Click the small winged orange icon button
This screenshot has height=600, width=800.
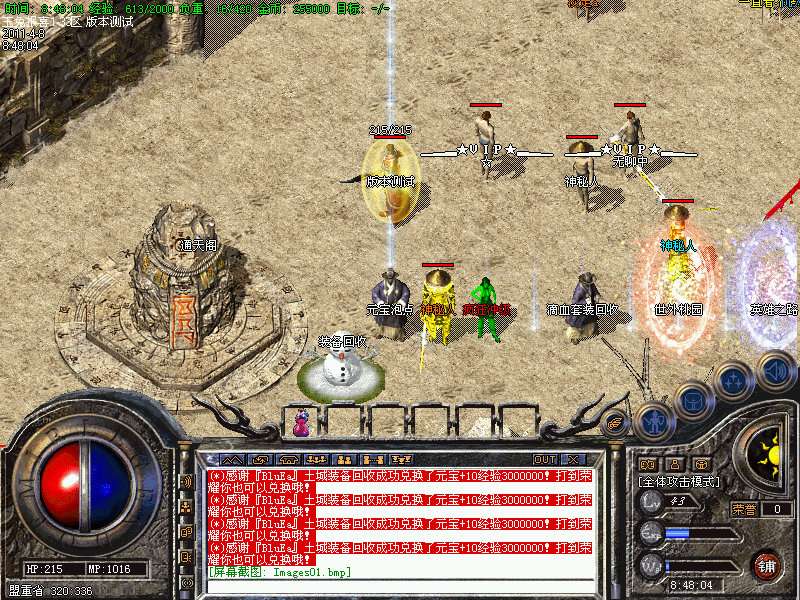click(617, 423)
